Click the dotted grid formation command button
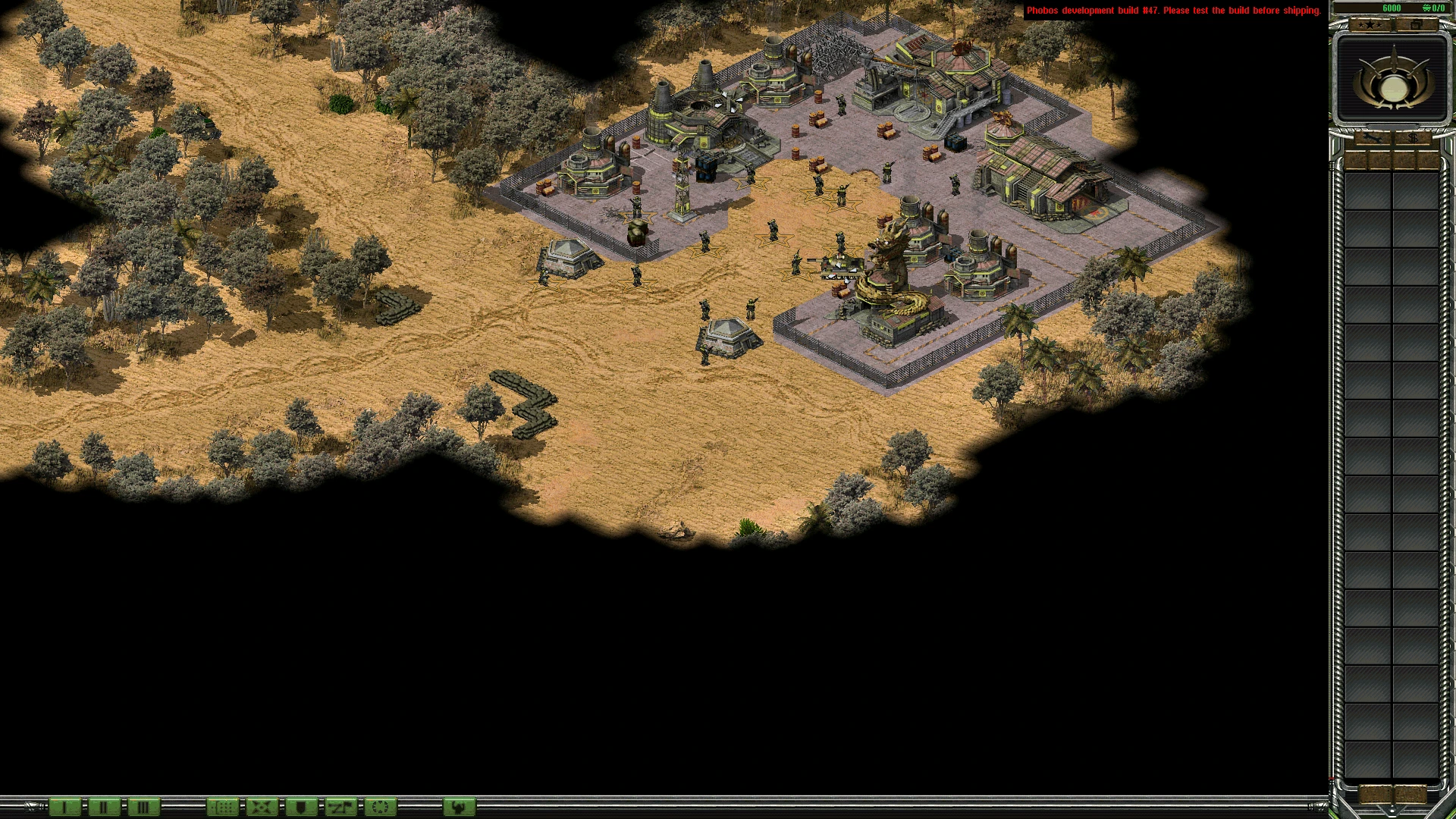This screenshot has width=1456, height=819. (223, 807)
